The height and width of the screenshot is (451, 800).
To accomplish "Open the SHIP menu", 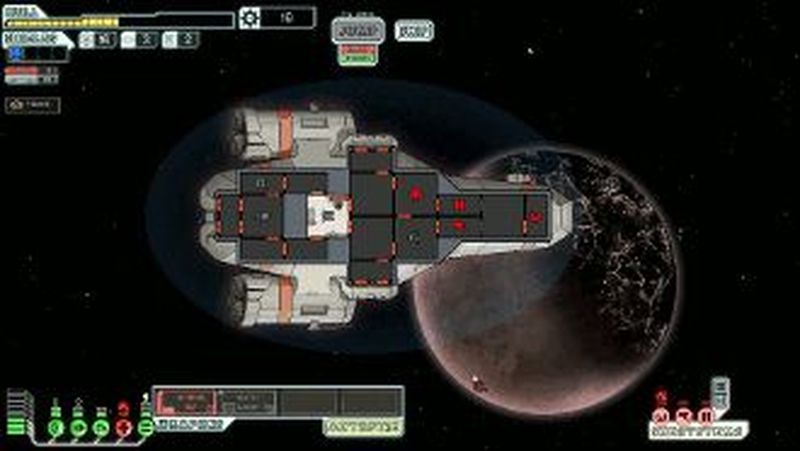I will click(414, 30).
